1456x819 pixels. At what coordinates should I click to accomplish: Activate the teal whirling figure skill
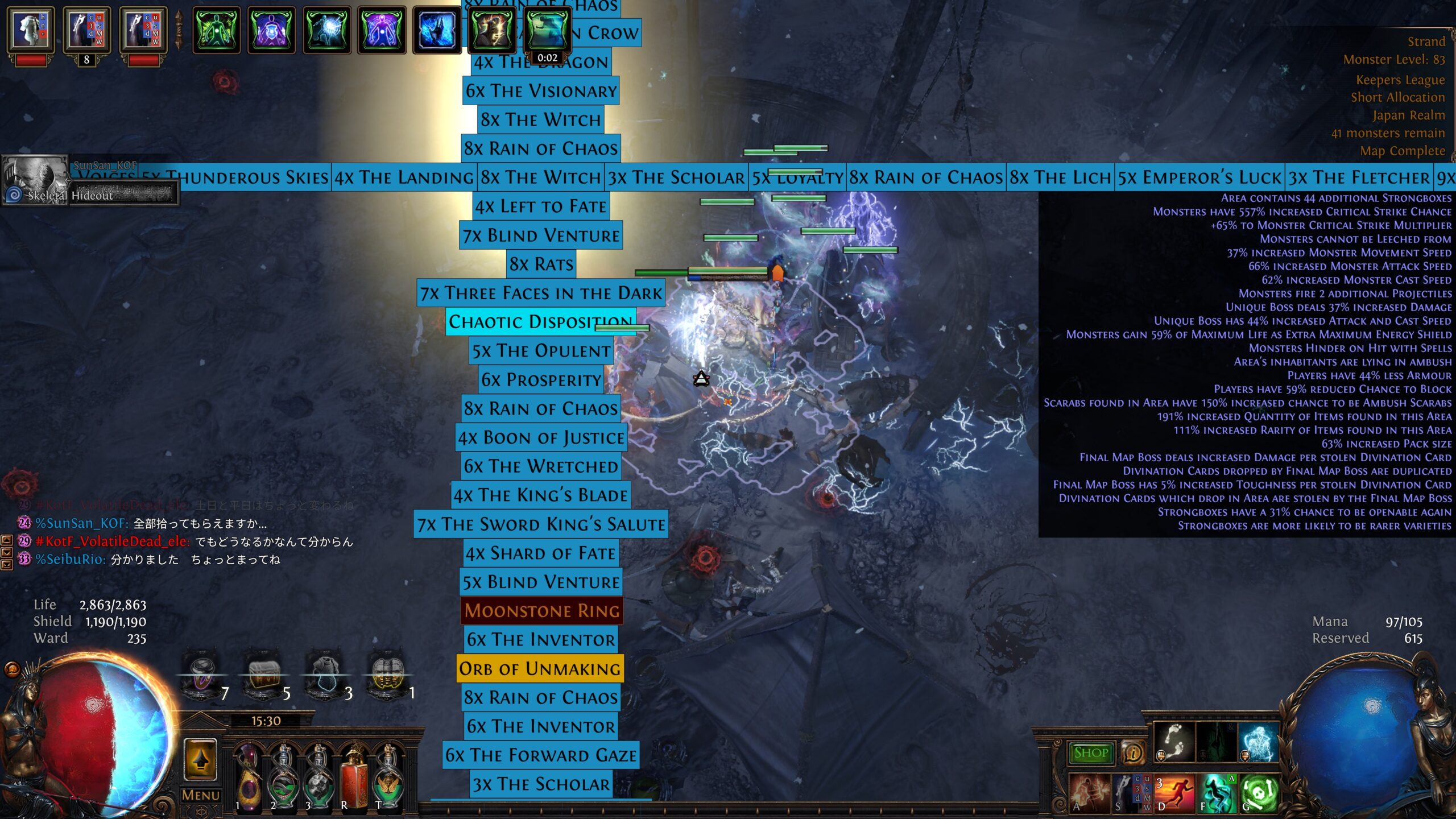(1218, 792)
